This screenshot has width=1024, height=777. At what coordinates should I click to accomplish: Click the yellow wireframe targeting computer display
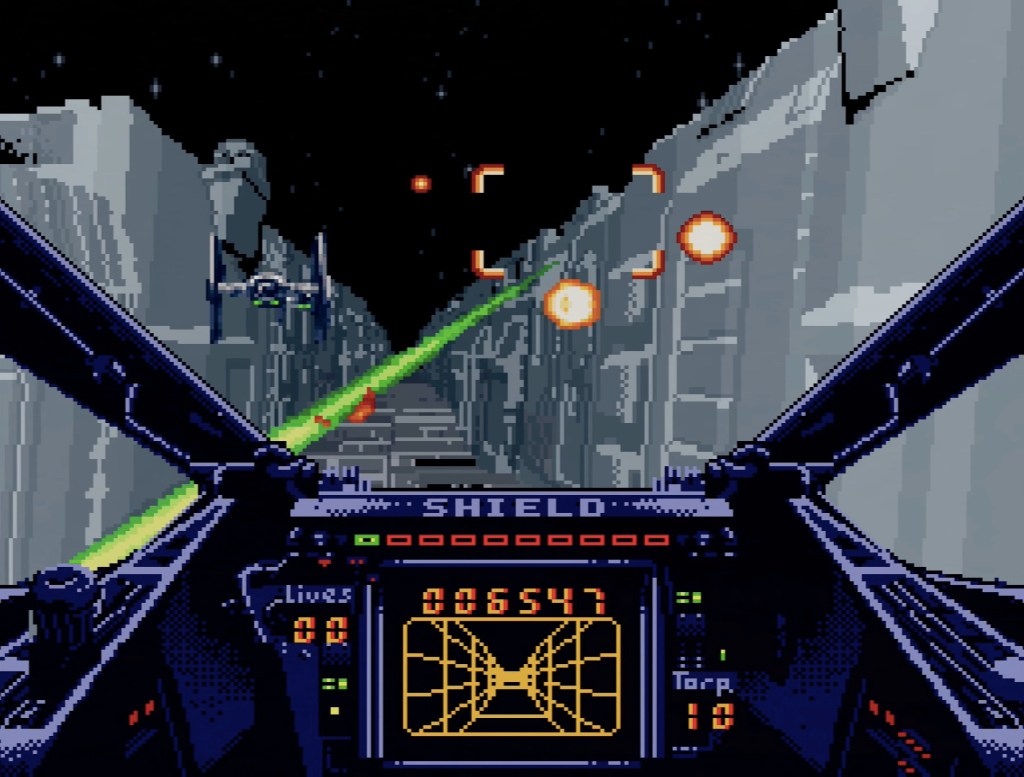tap(511, 677)
